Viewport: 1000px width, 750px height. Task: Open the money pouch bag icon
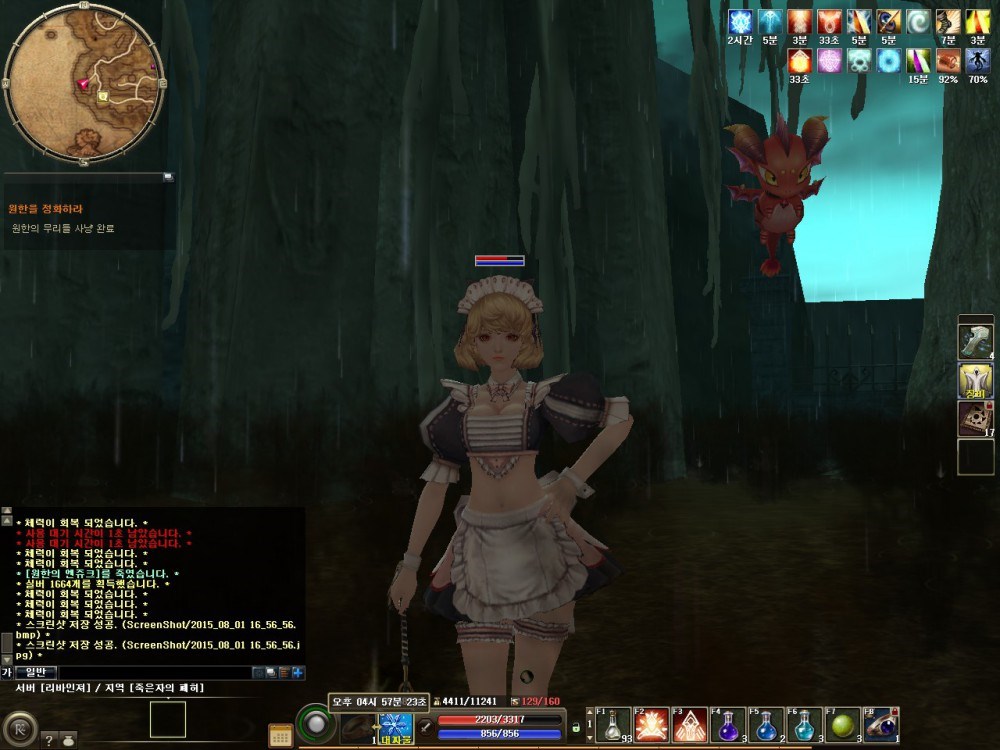68,740
